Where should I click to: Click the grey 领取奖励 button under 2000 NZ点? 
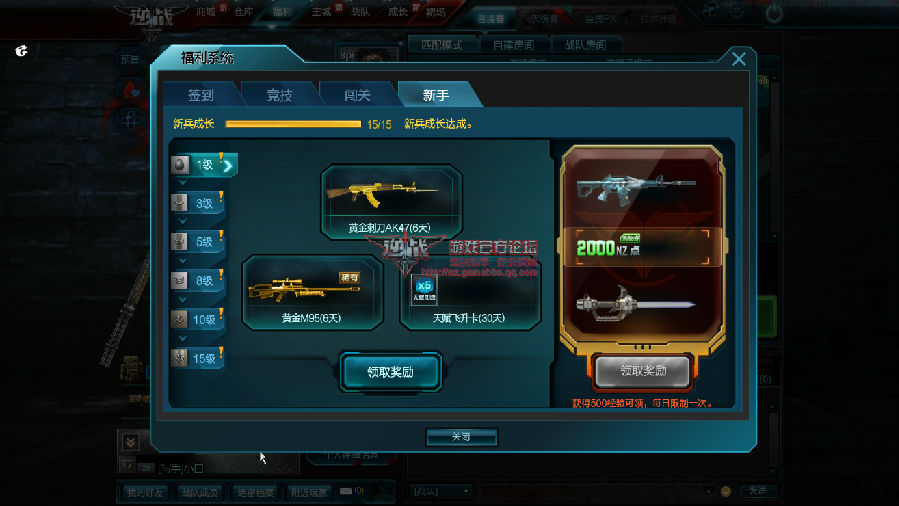pyautogui.click(x=642, y=372)
